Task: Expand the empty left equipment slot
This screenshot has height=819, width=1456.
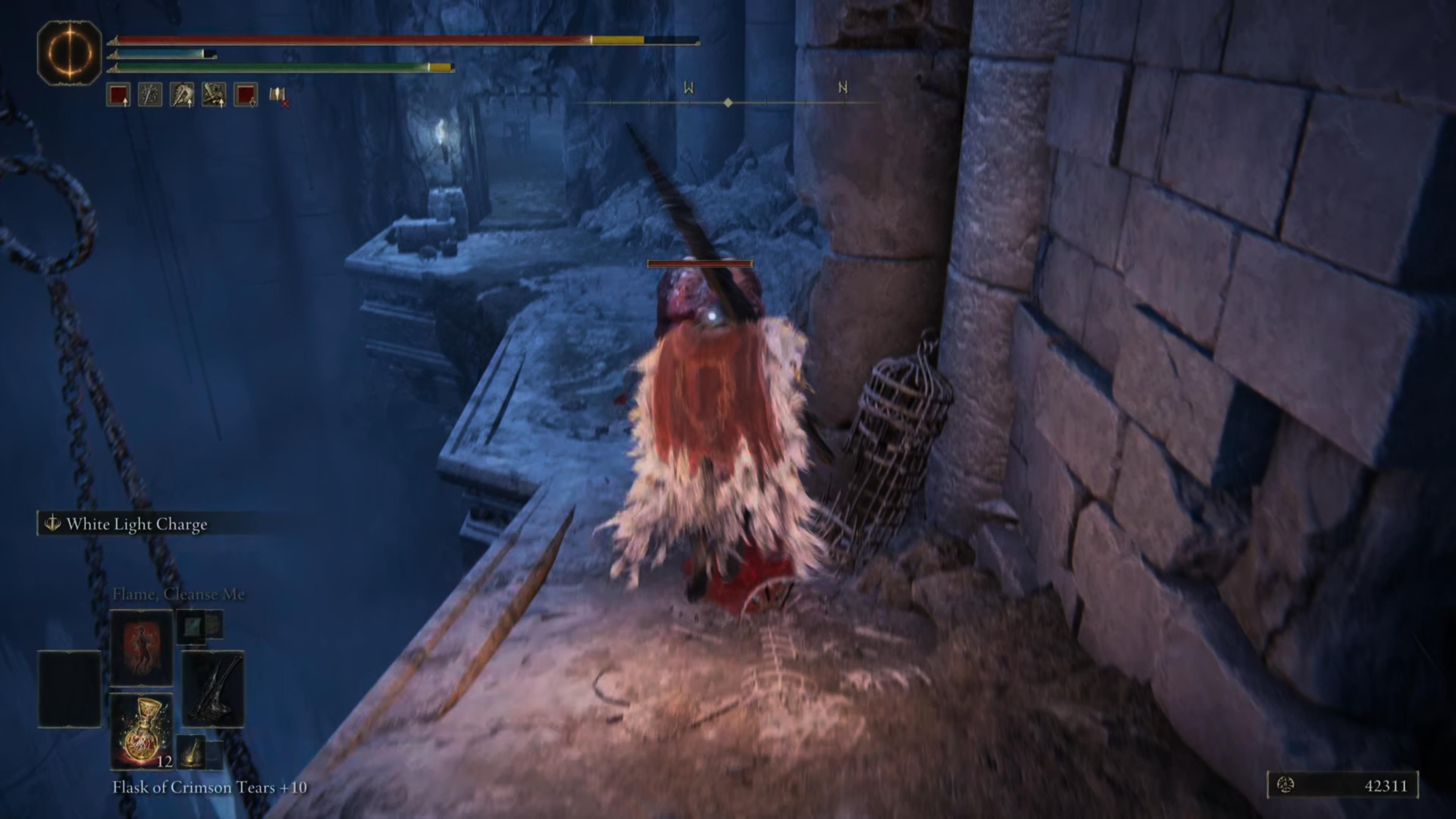Action: point(69,689)
